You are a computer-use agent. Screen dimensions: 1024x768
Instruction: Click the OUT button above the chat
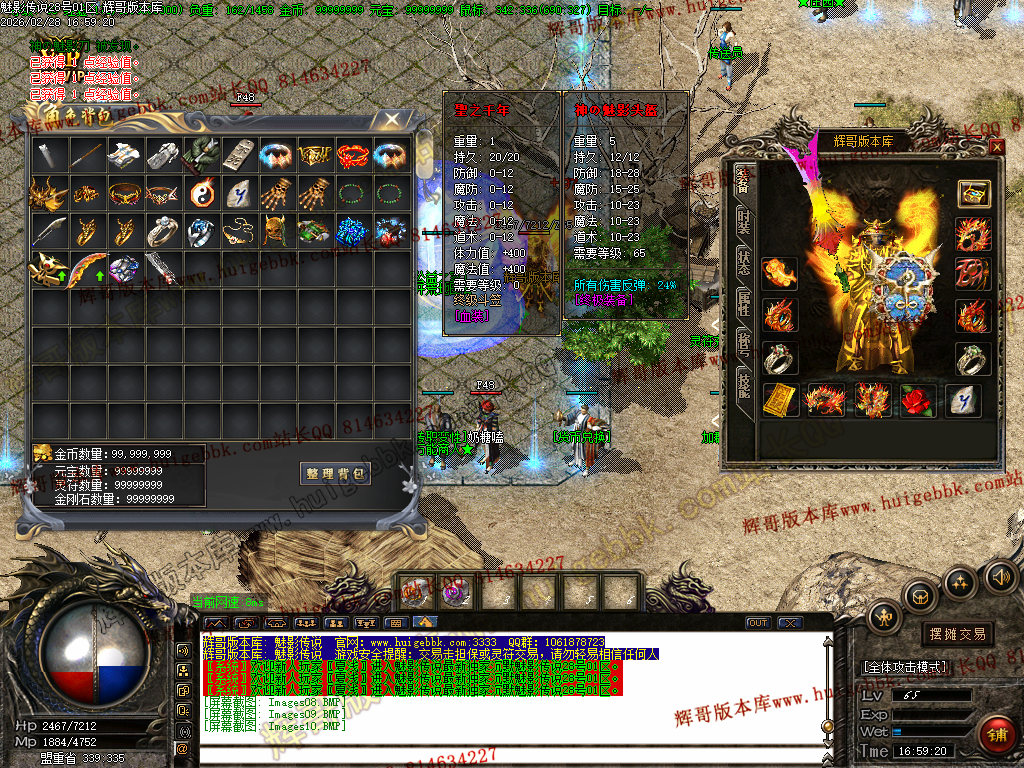758,623
